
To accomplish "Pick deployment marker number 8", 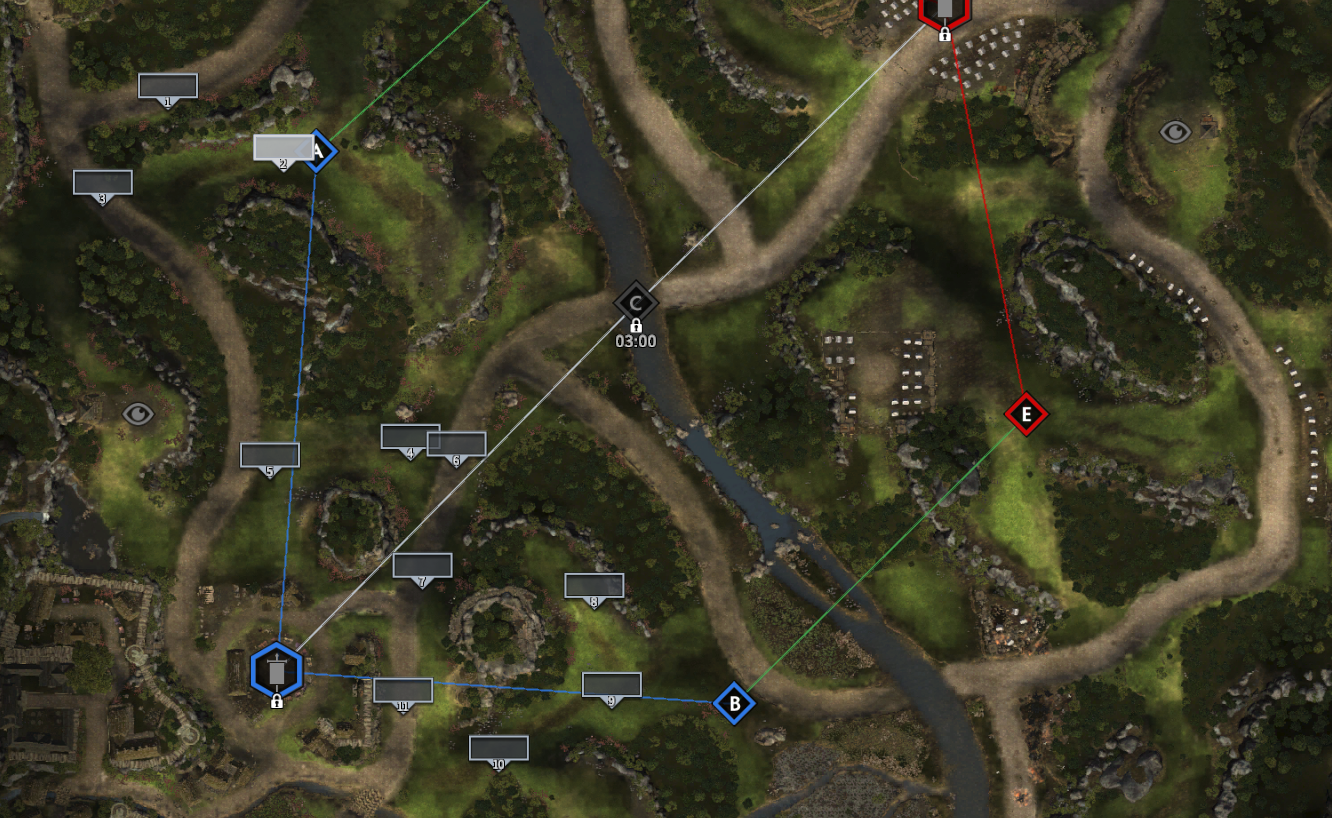I will click(594, 586).
